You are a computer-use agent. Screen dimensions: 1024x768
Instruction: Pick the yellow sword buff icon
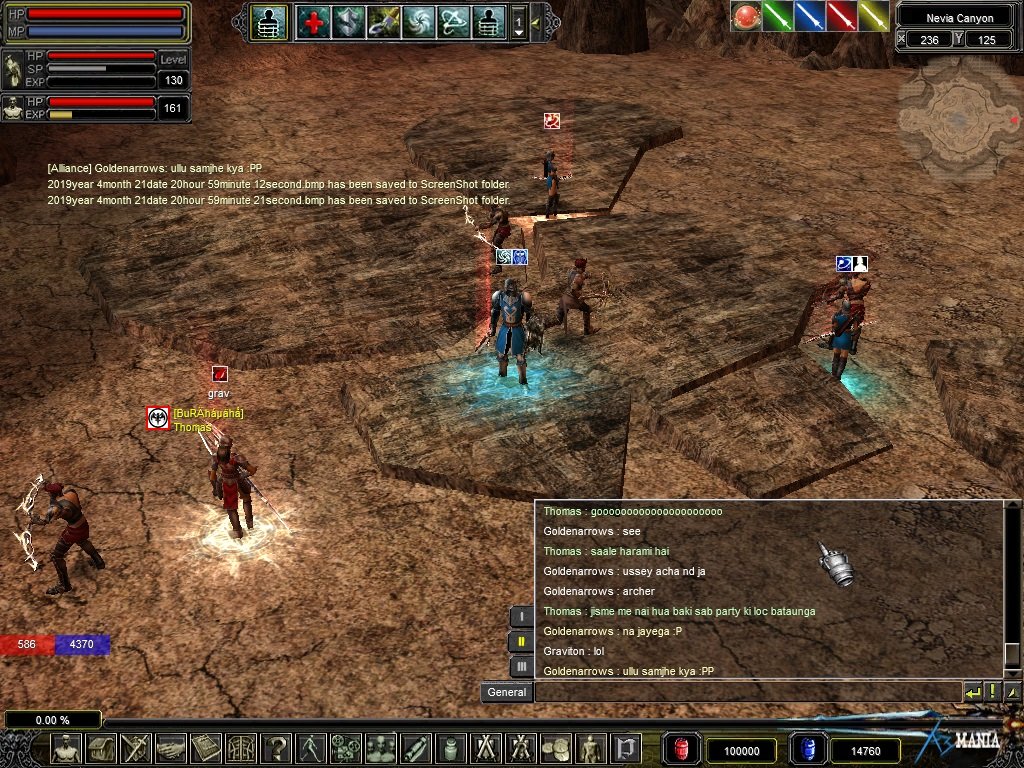874,16
